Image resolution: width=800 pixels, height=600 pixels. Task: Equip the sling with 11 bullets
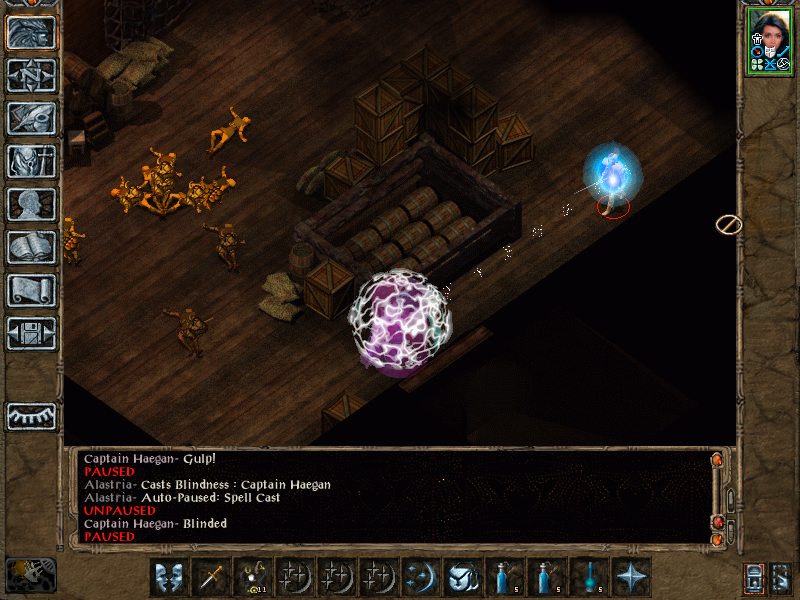(254, 577)
